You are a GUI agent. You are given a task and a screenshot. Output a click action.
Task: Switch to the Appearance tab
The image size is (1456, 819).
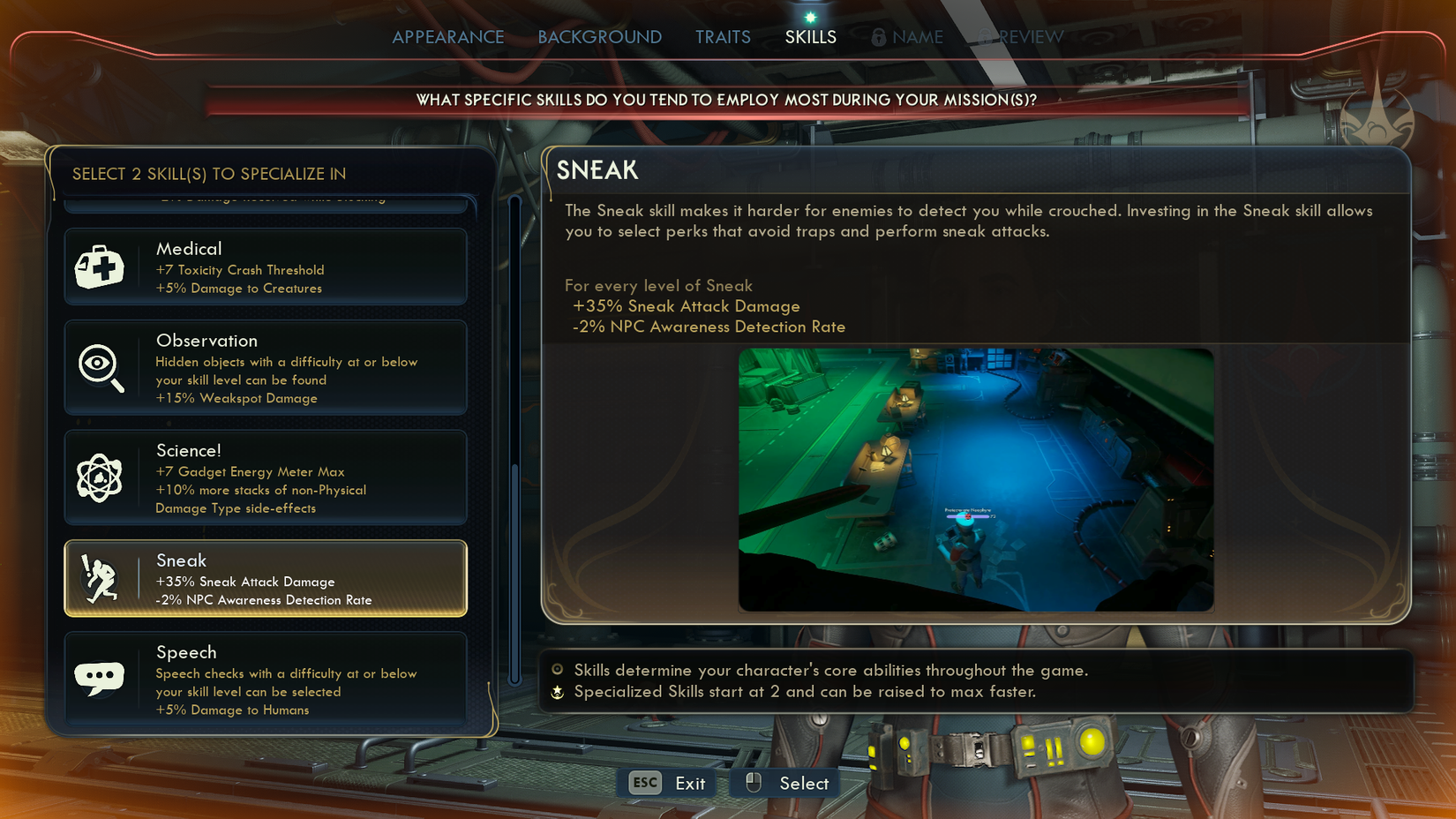coord(448,37)
